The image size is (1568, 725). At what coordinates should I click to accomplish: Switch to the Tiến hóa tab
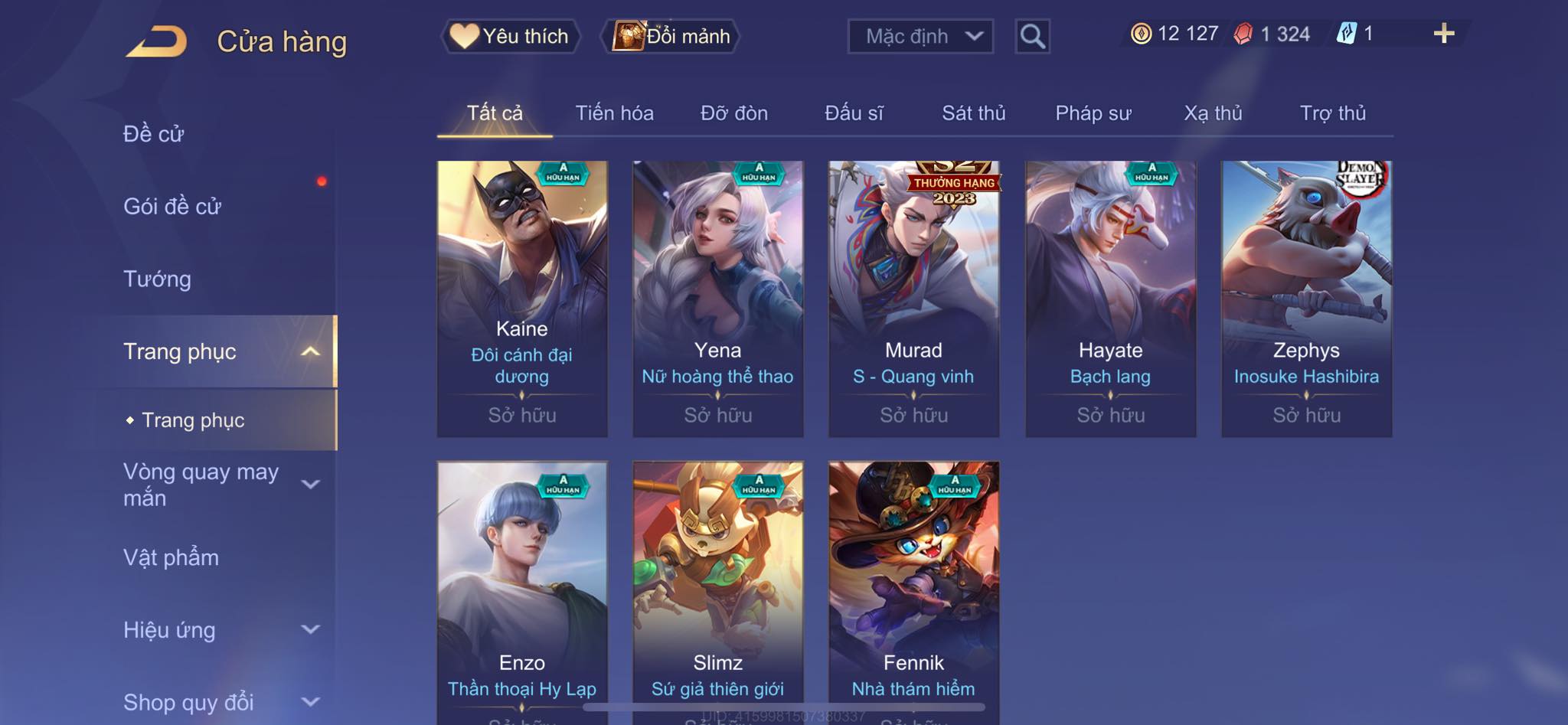pyautogui.click(x=614, y=113)
